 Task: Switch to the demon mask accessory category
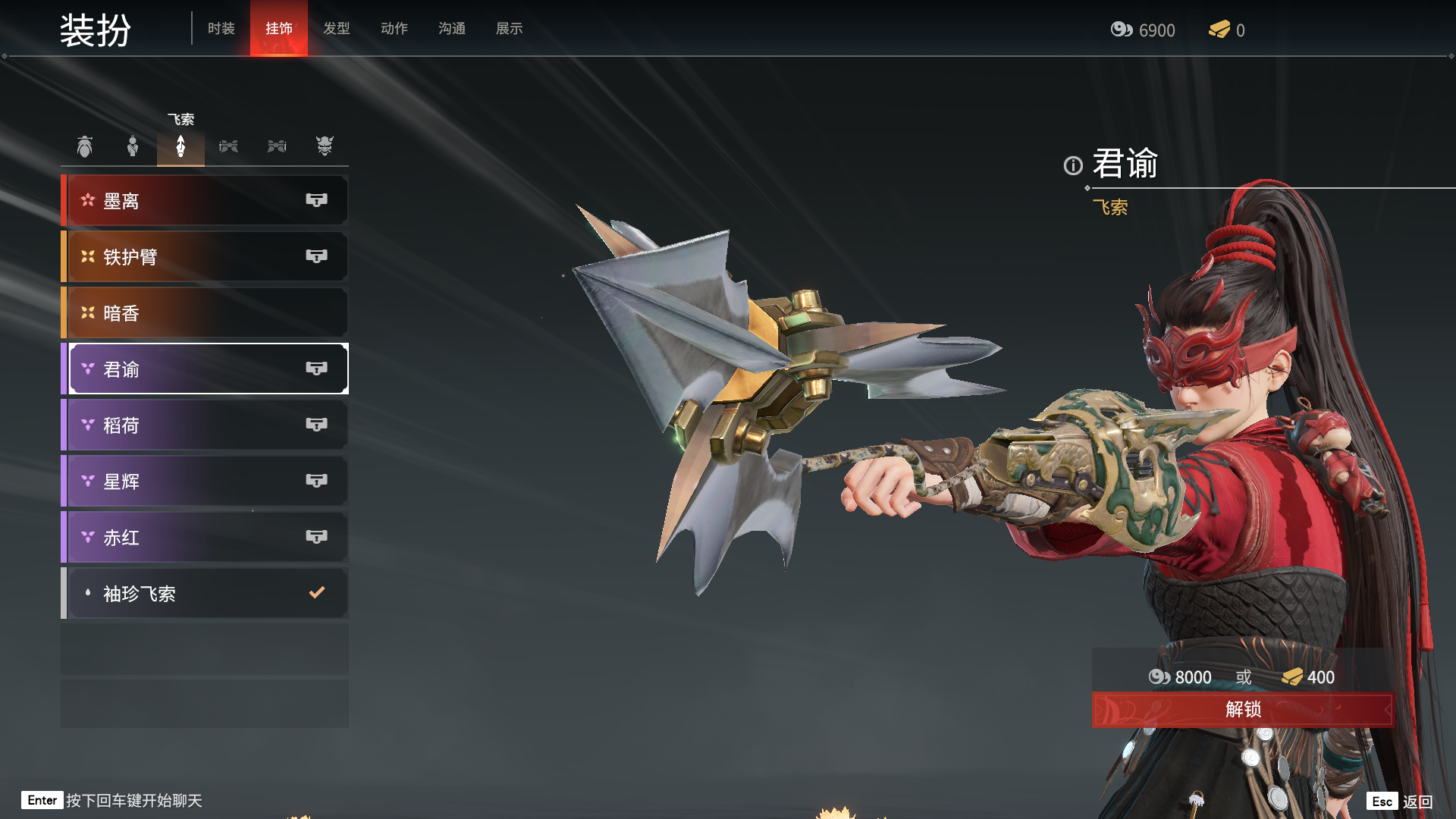click(x=325, y=146)
